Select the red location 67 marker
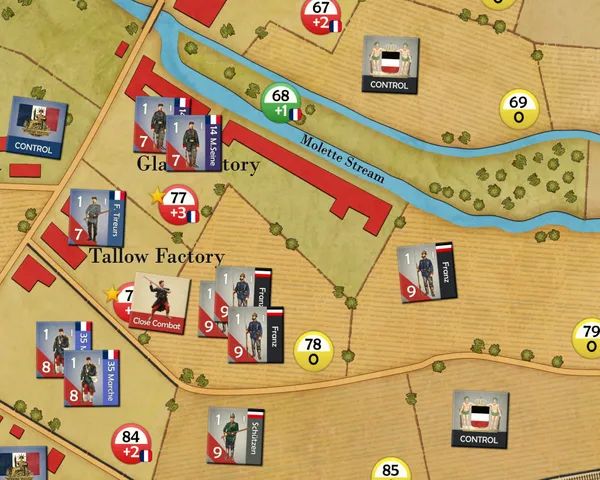The image size is (600, 480). coord(320,15)
